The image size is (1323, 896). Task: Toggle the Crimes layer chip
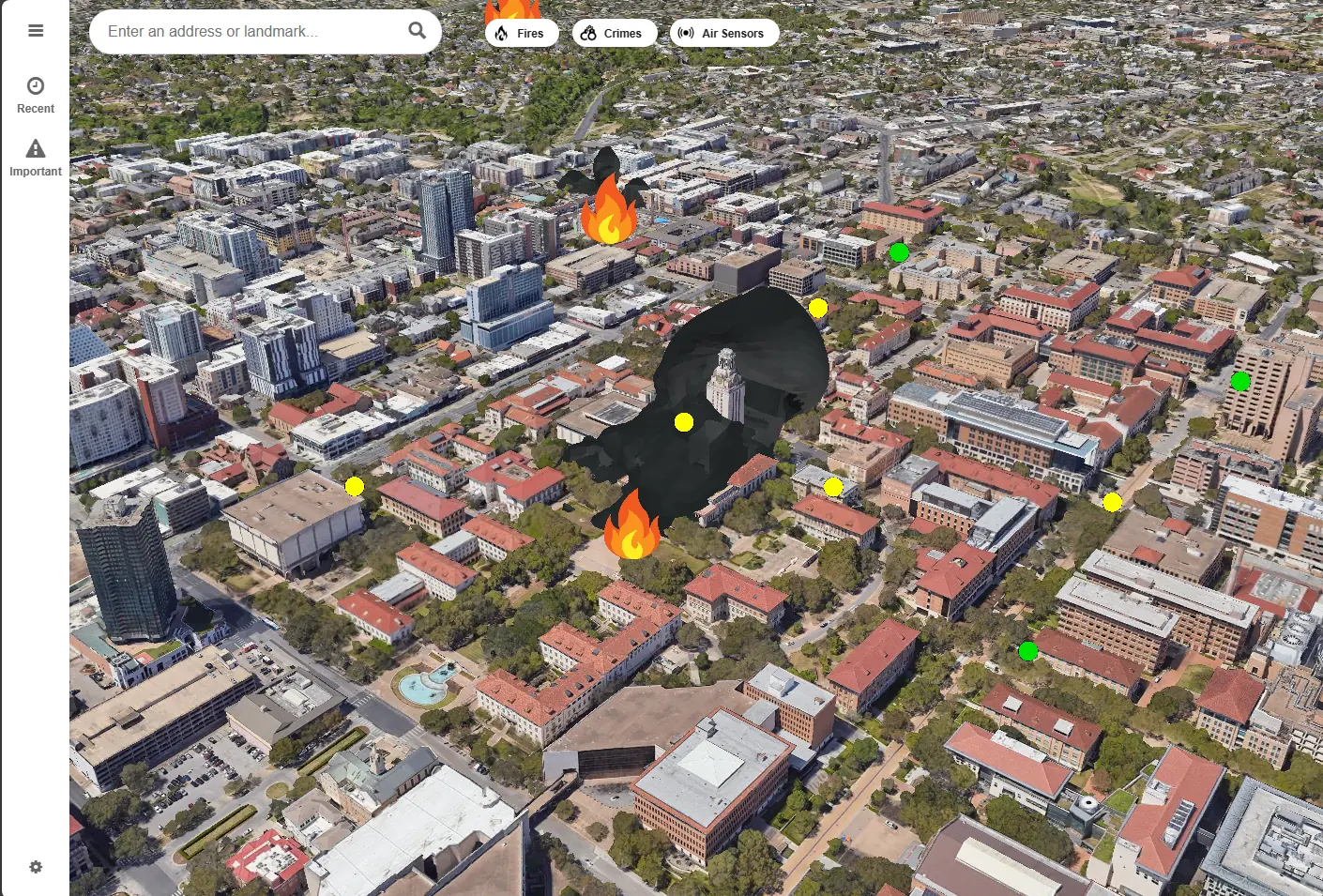[615, 32]
